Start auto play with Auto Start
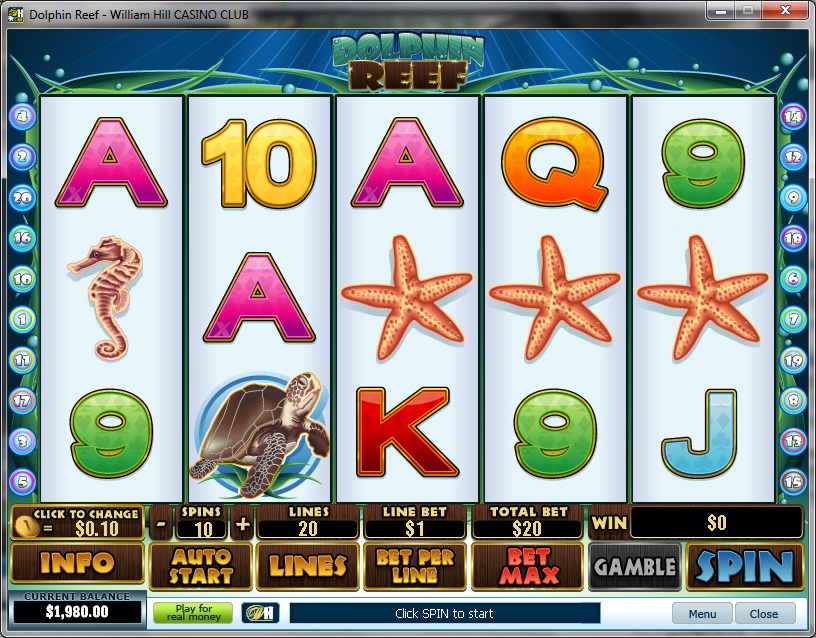This screenshot has height=638, width=816. [x=200, y=567]
